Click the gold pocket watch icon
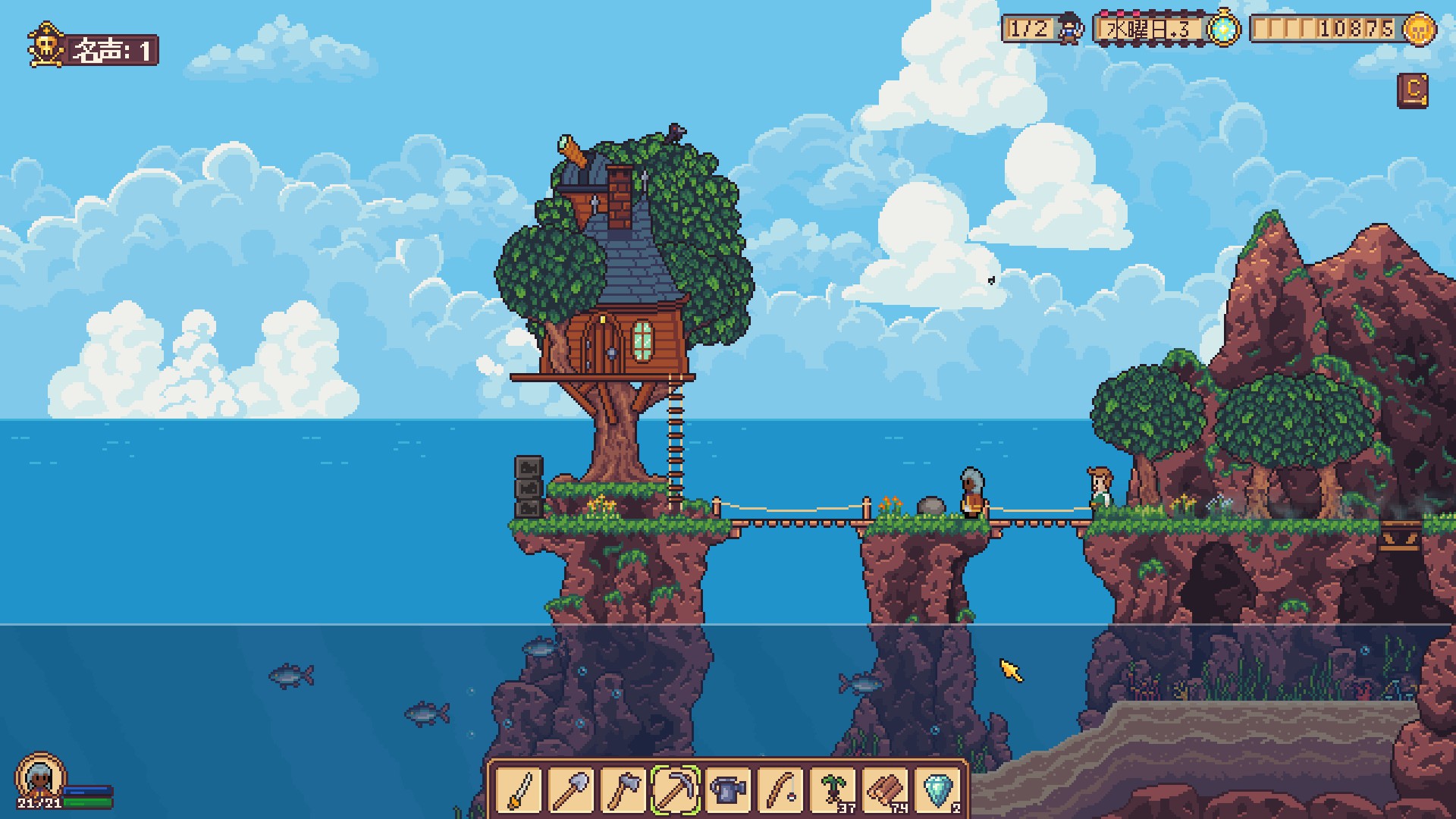The width and height of the screenshot is (1456, 819). (1222, 30)
